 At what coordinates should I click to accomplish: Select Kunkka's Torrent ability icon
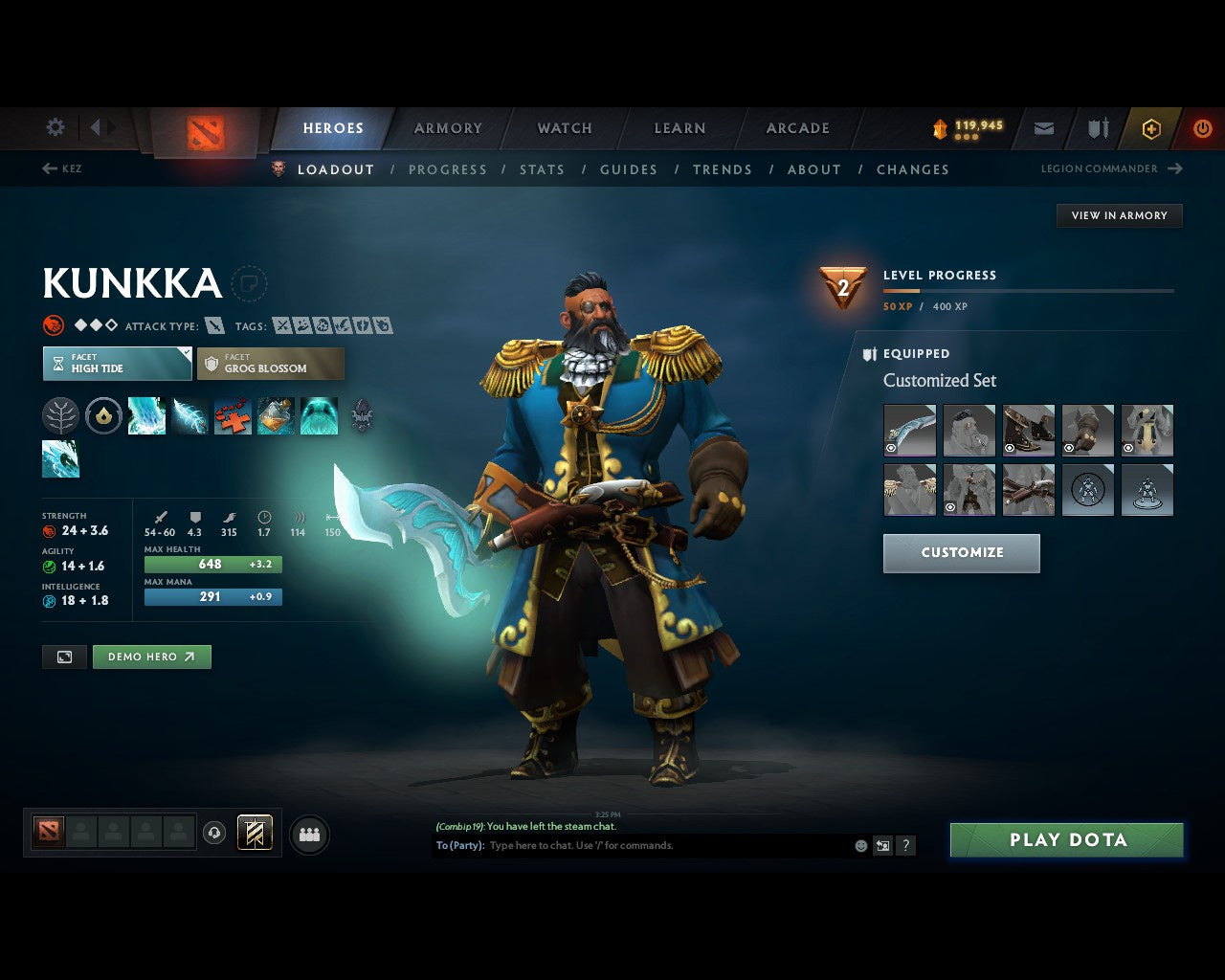[x=146, y=415]
